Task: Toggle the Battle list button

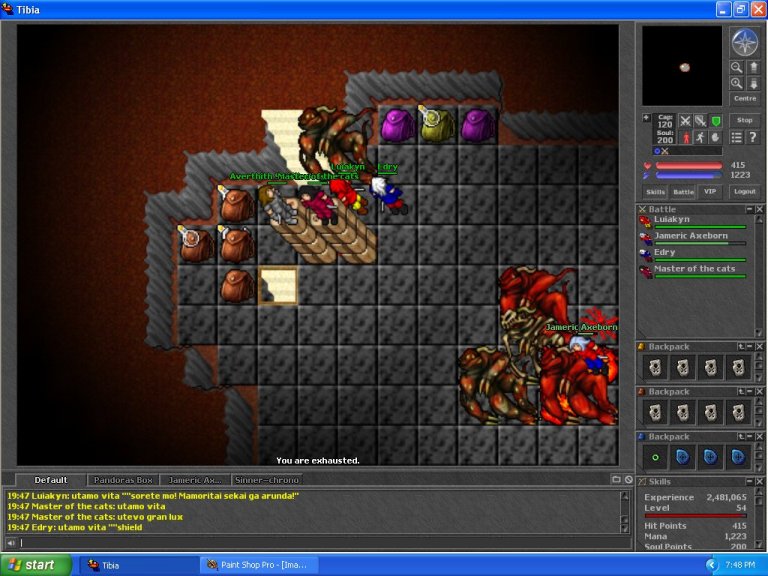Action: 683,191
